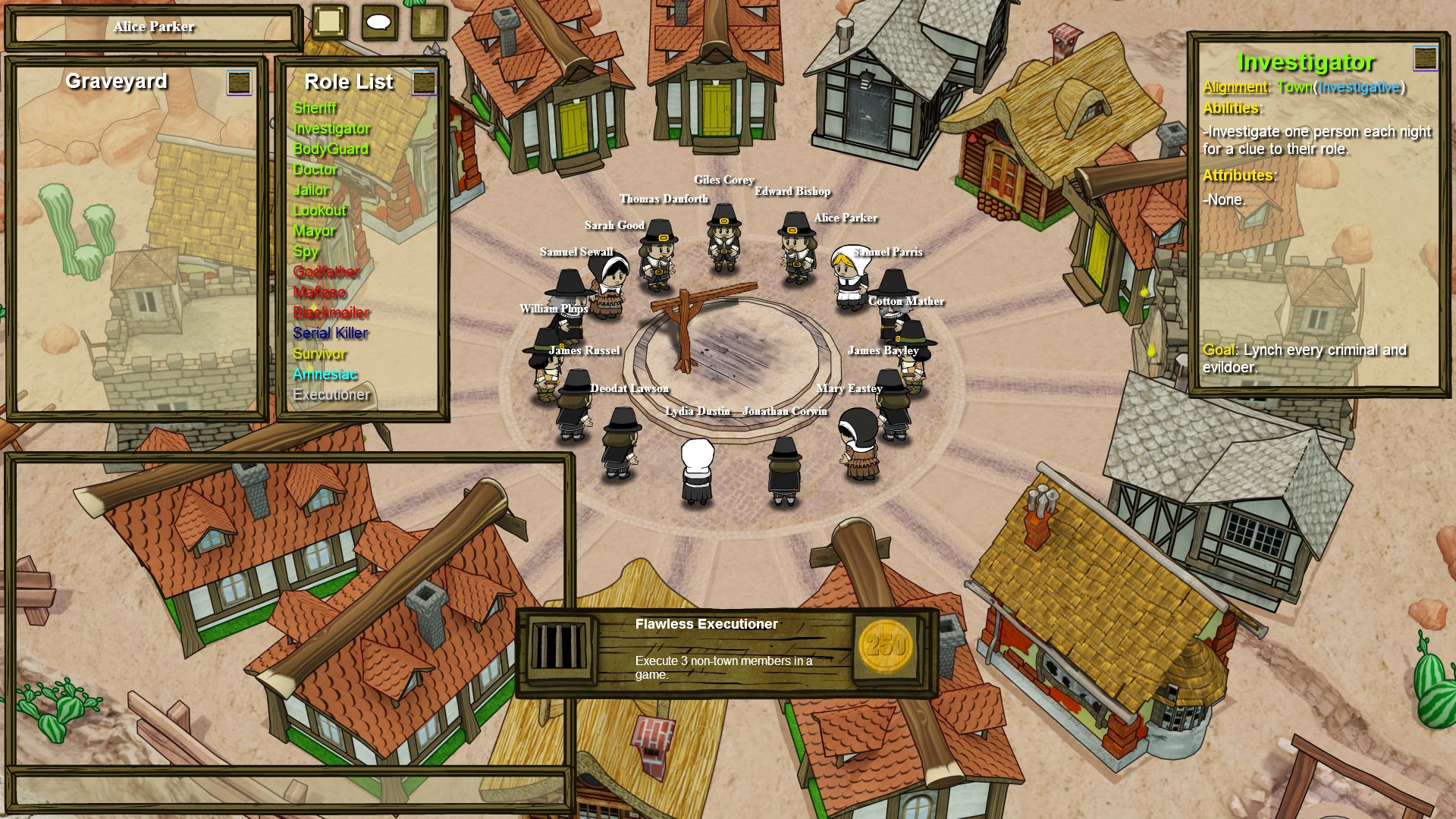Screen dimensions: 1456x819
Task: Select Sheriff in the Role List
Action: click(315, 108)
